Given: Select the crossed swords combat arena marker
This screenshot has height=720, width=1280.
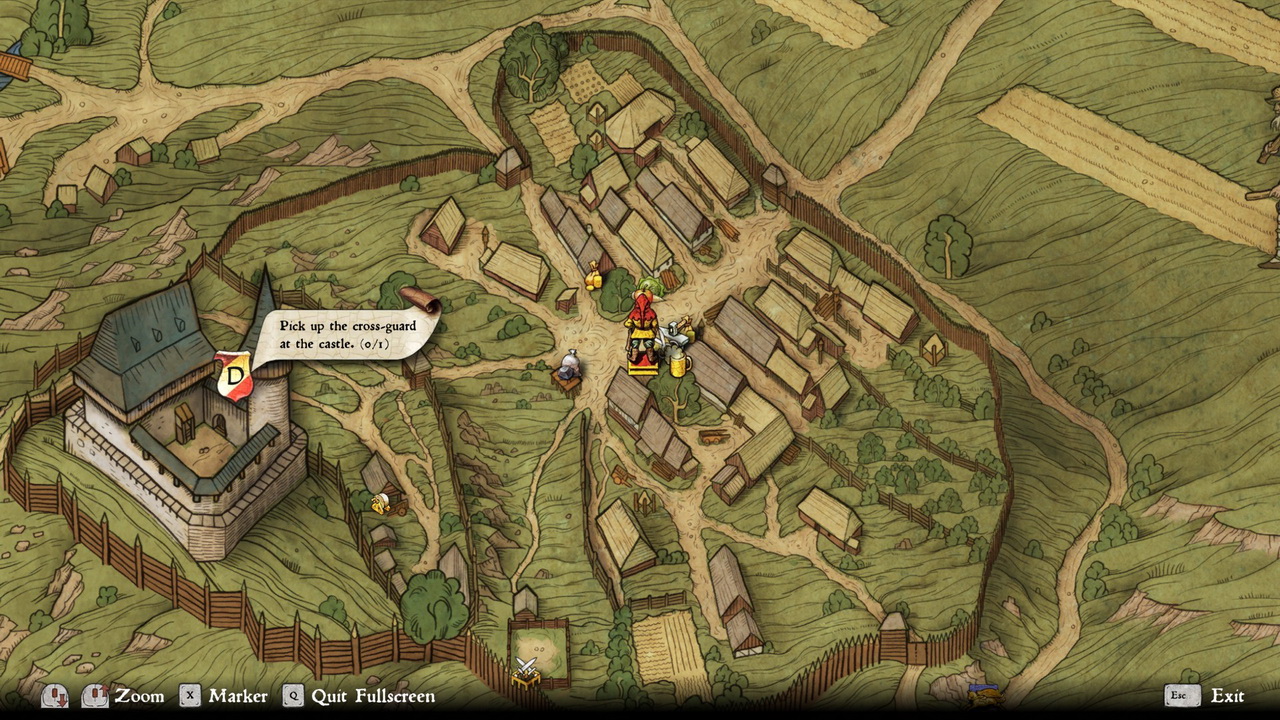Looking at the screenshot, I should tap(526, 669).
